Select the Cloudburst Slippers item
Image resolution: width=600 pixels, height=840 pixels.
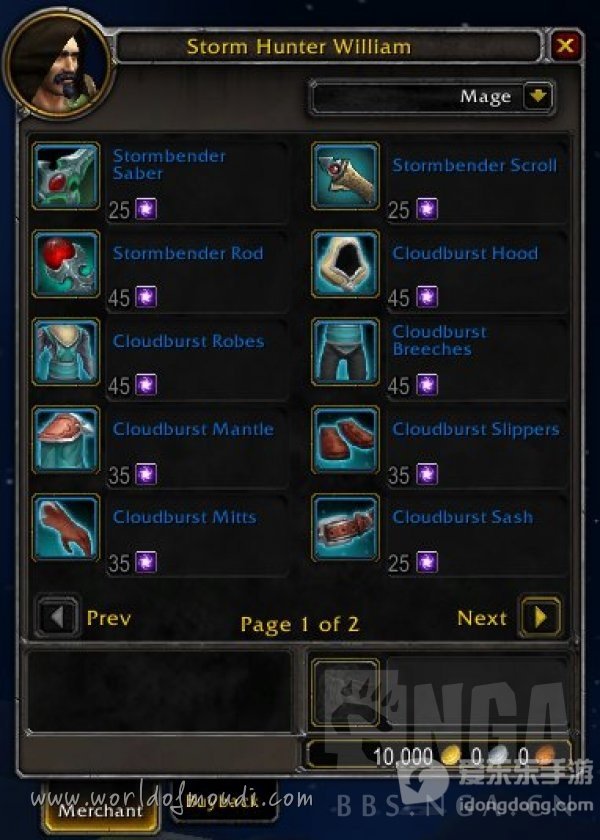point(345,440)
